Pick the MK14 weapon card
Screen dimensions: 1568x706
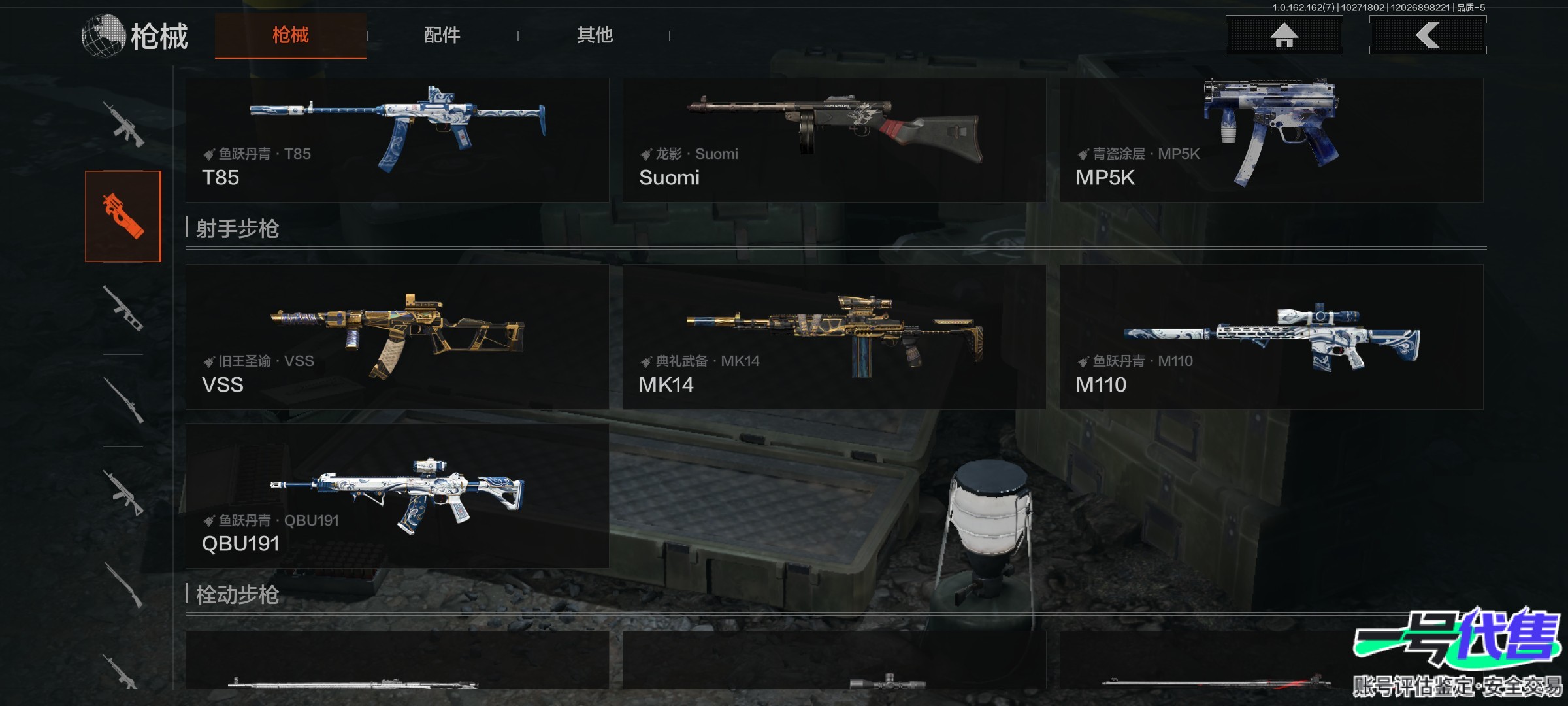[x=834, y=337]
